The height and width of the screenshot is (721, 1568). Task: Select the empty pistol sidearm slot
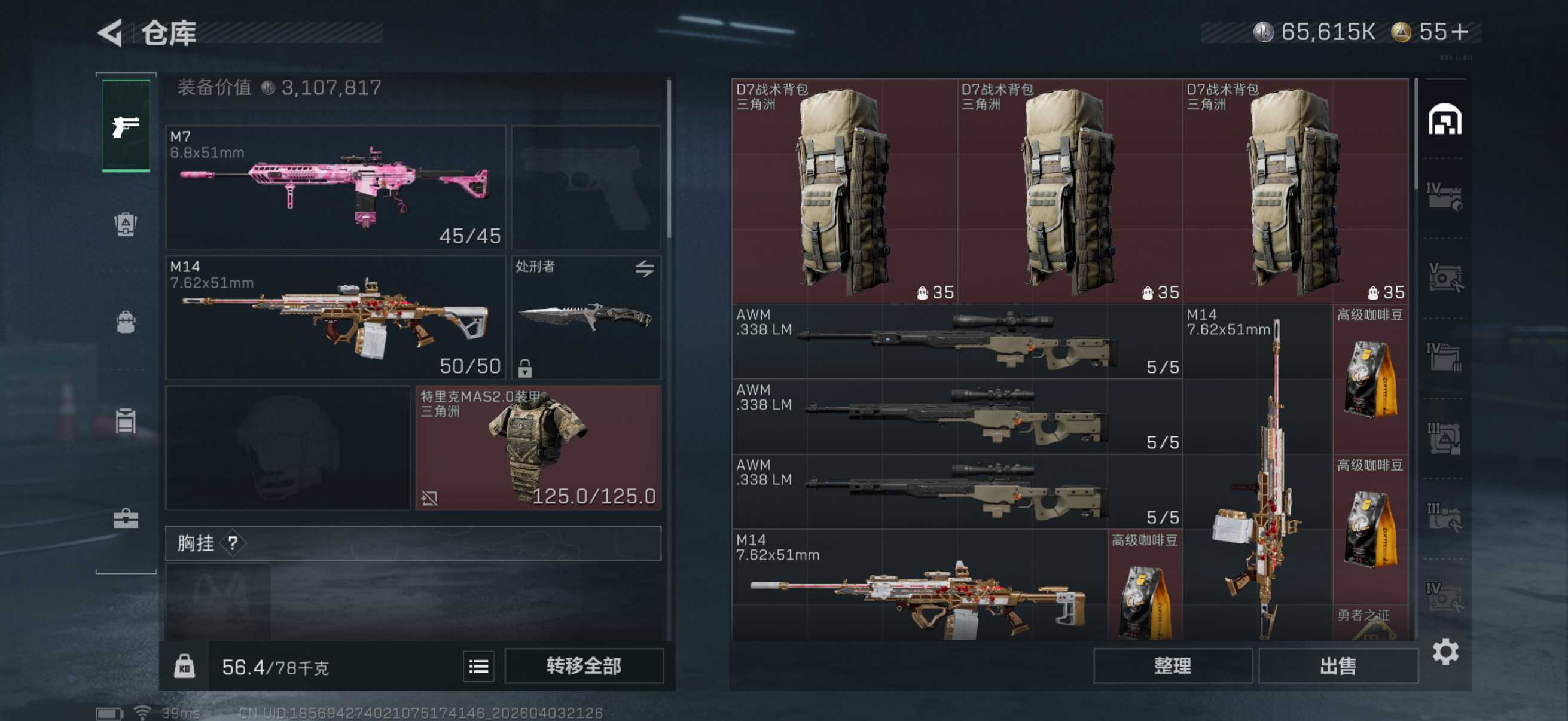[x=585, y=187]
